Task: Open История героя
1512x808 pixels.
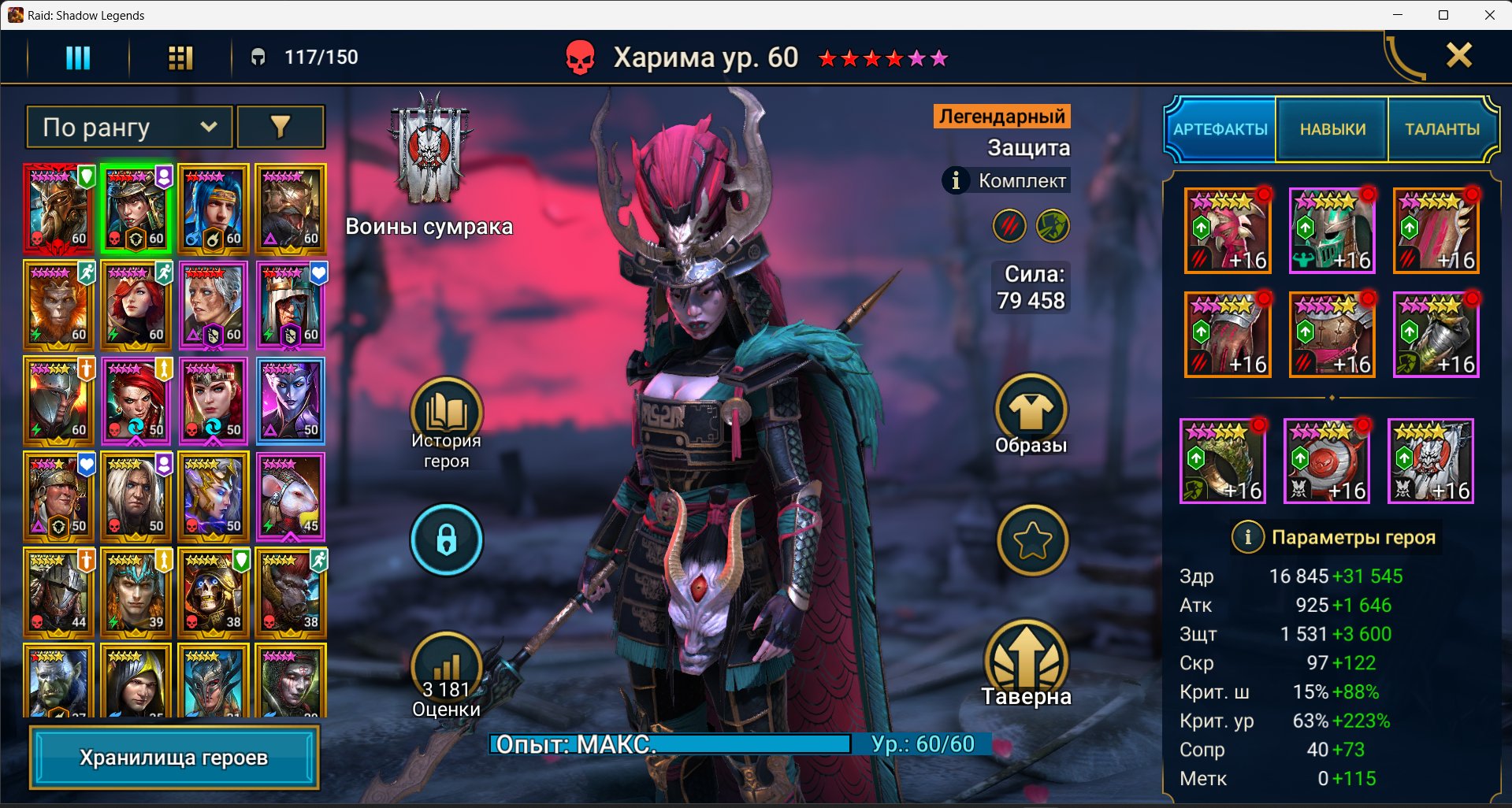Action: point(446,421)
